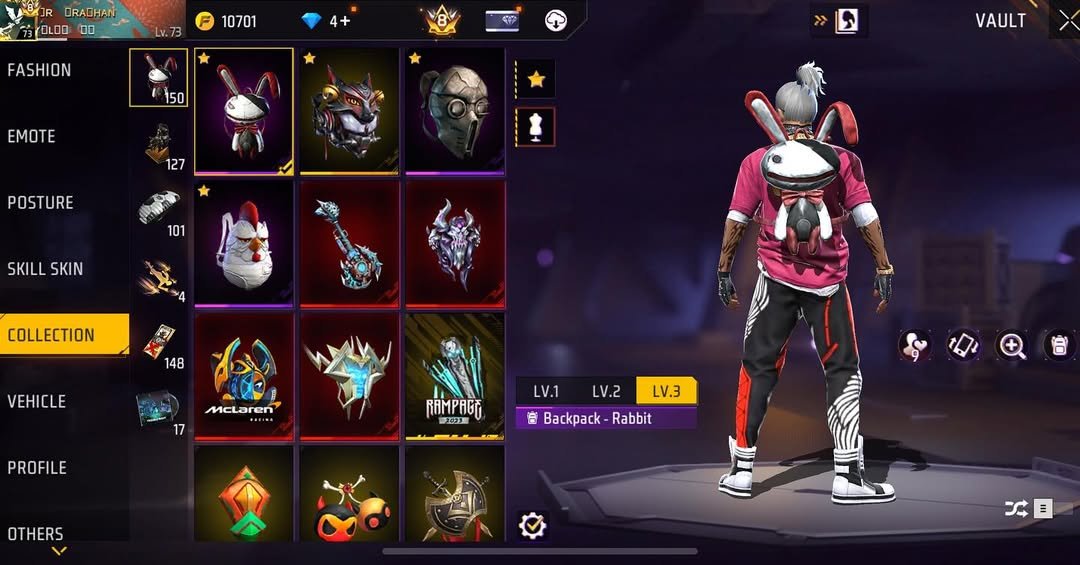Select the gas mask skull backpack
The image size is (1080, 565).
click(x=454, y=110)
